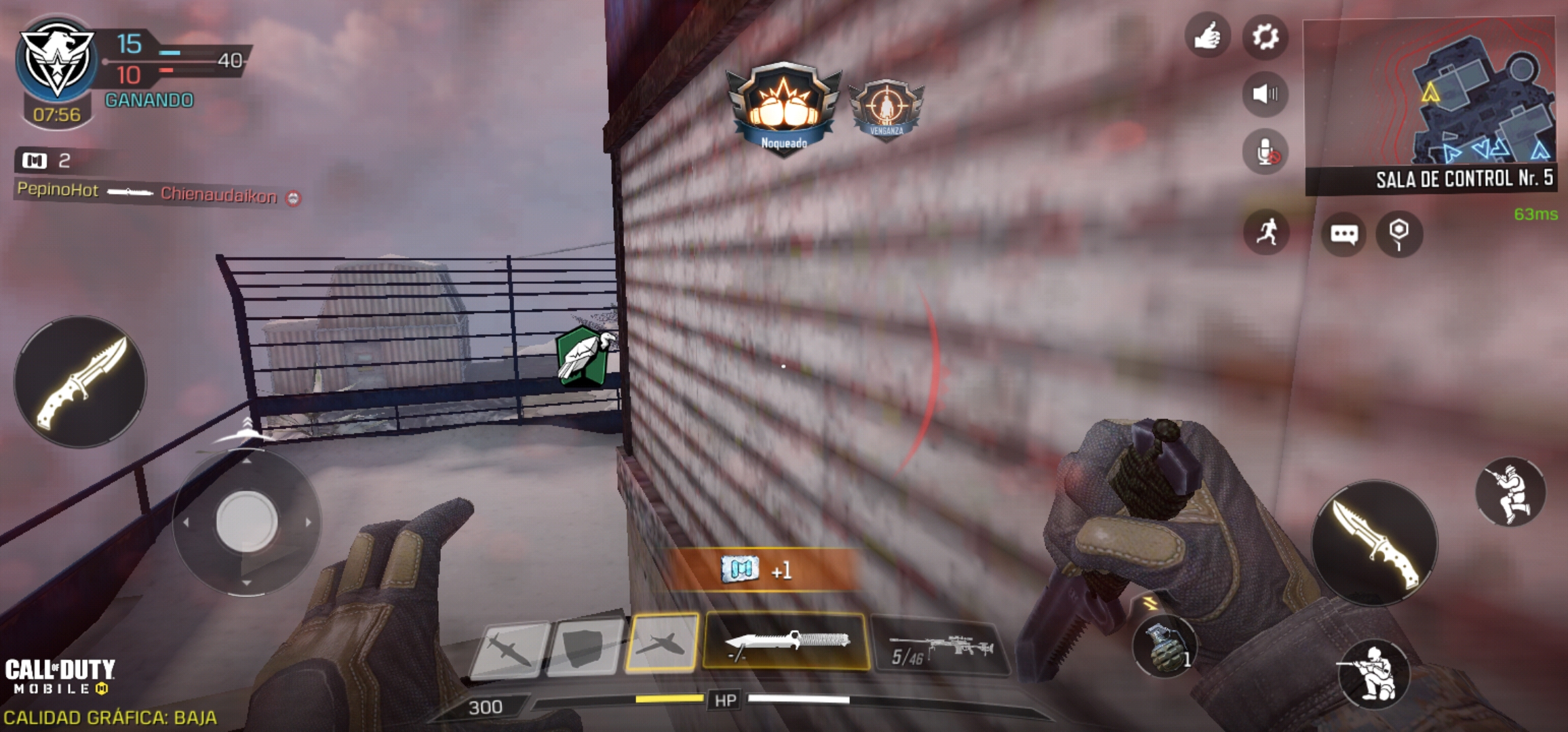This screenshot has height=732, width=1568.
Task: Select the equipped knife weapon slot
Action: click(x=786, y=641)
